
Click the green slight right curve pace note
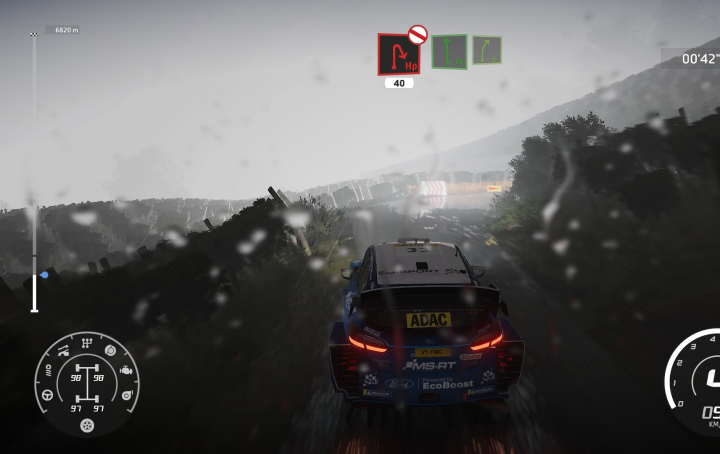pos(487,50)
